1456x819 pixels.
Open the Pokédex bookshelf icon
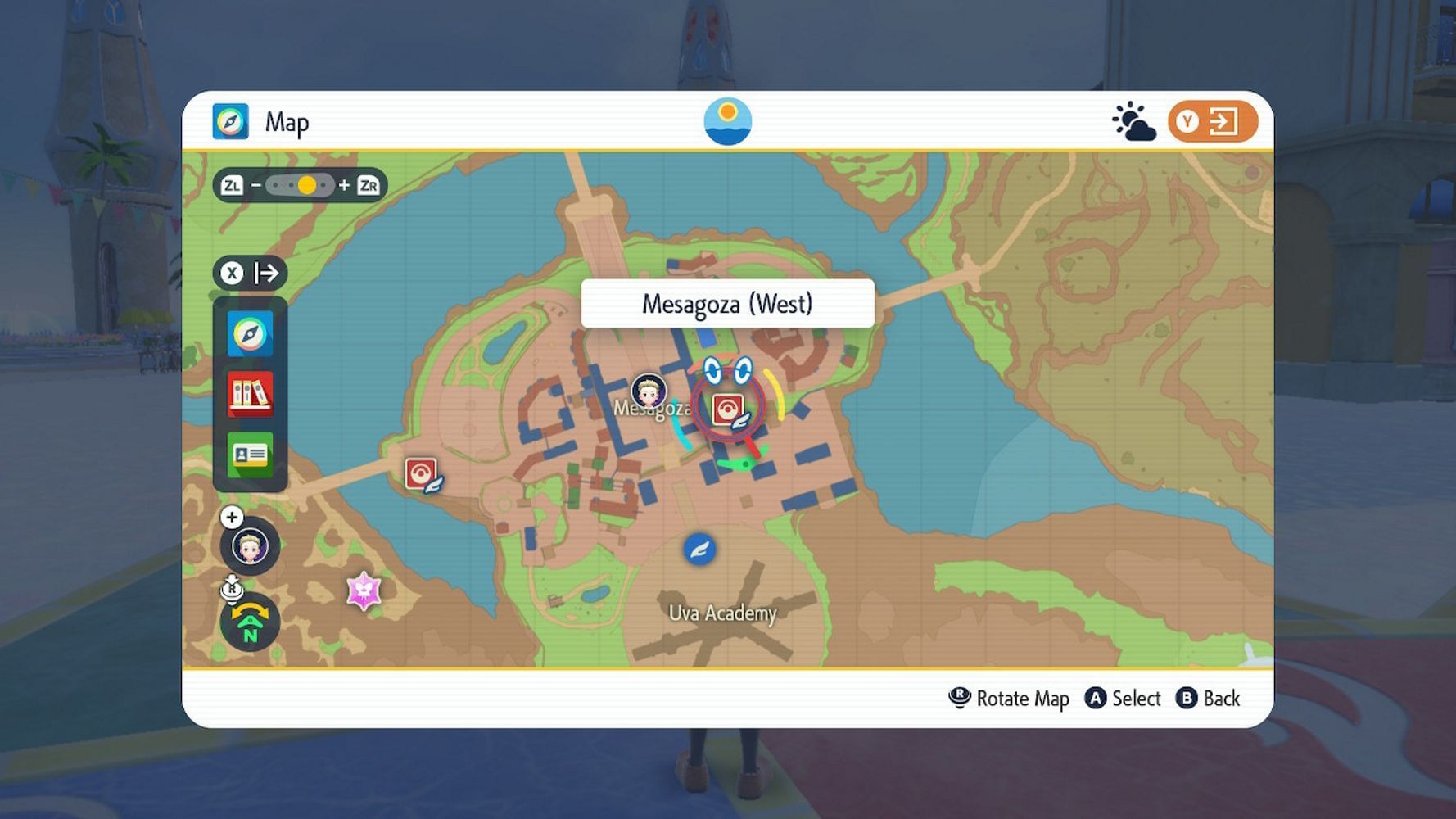(250, 394)
